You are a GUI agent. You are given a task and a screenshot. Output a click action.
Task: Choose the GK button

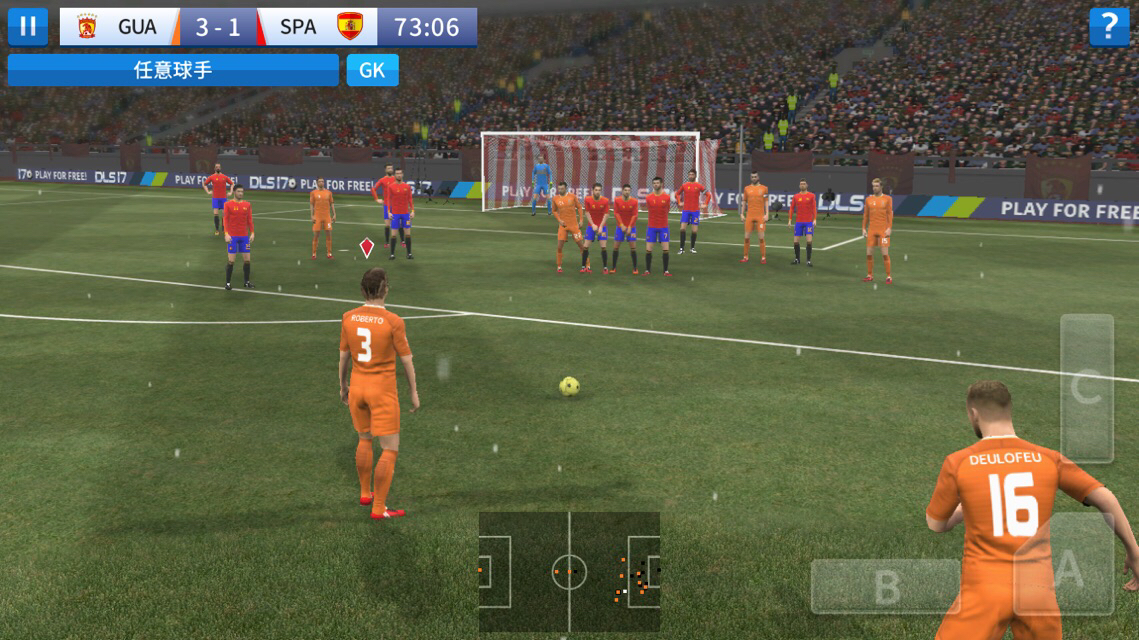click(373, 70)
